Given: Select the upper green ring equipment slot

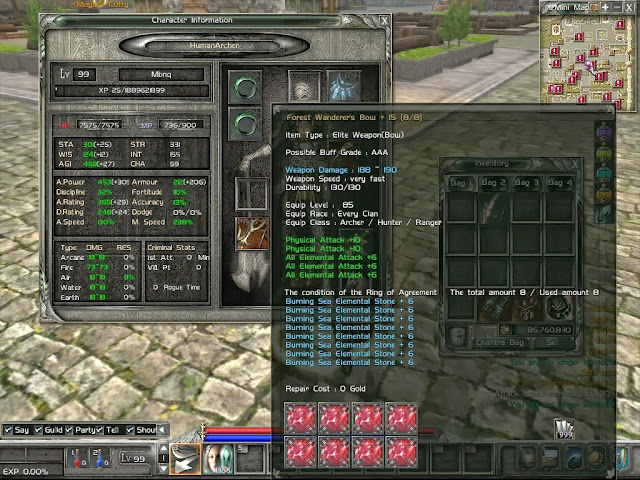Looking at the screenshot, I should (x=243, y=85).
